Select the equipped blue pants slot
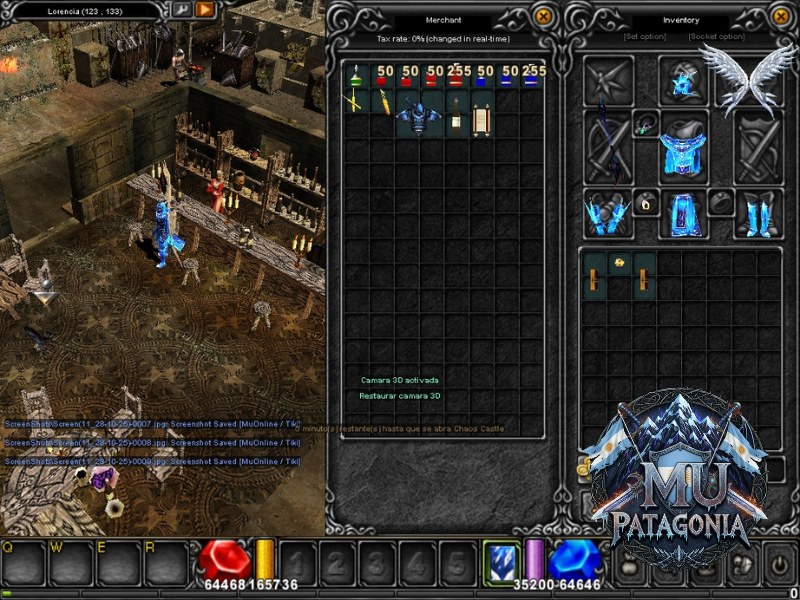 click(x=684, y=213)
